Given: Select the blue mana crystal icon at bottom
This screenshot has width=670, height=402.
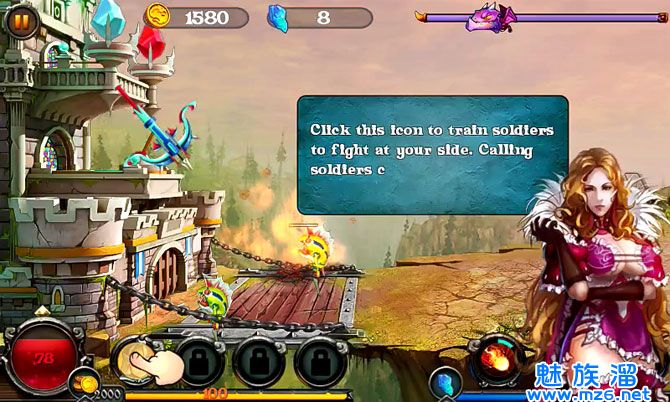Looking at the screenshot, I should [x=444, y=382].
